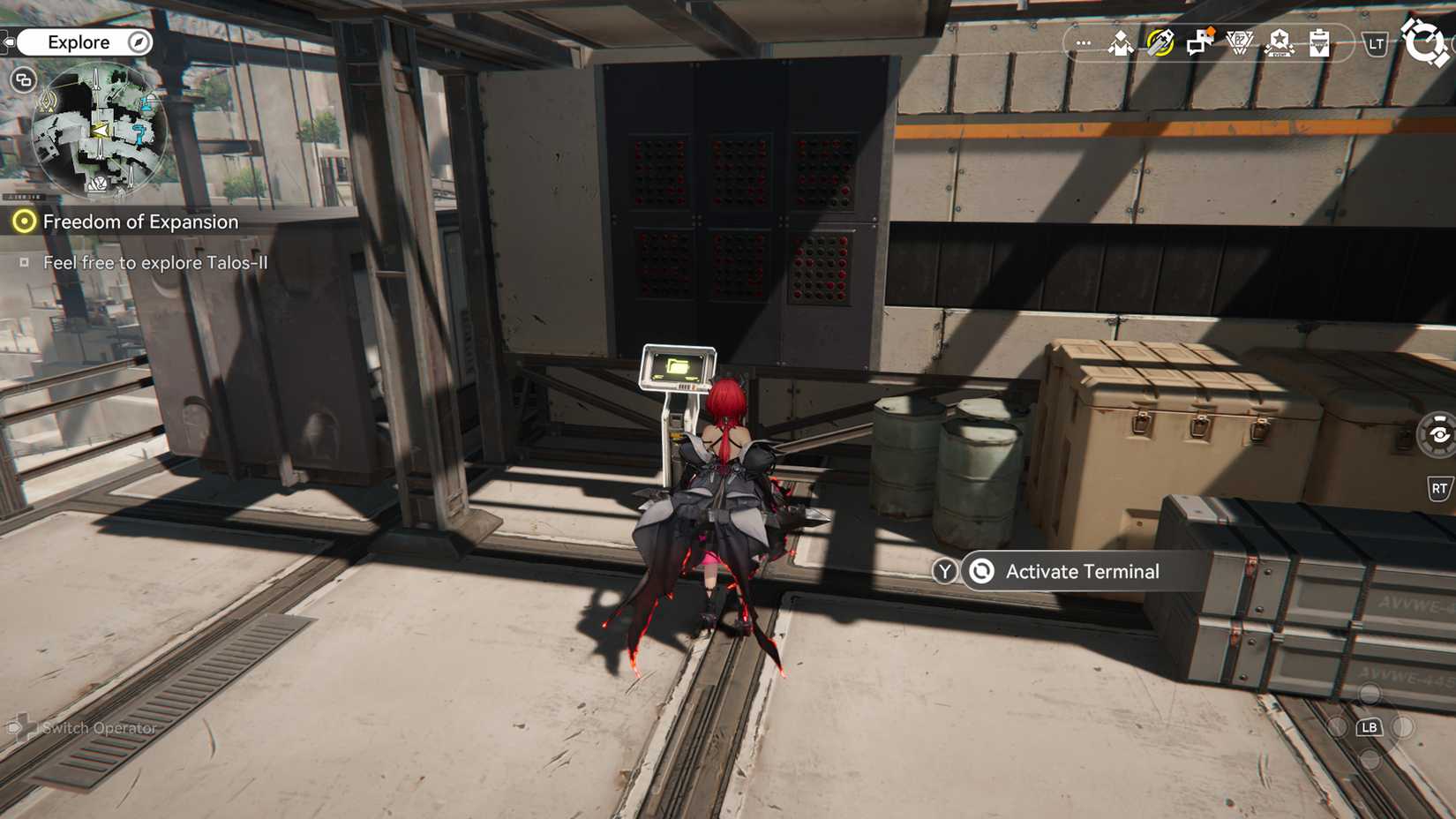Click the minimap player arrow marker

click(100, 130)
